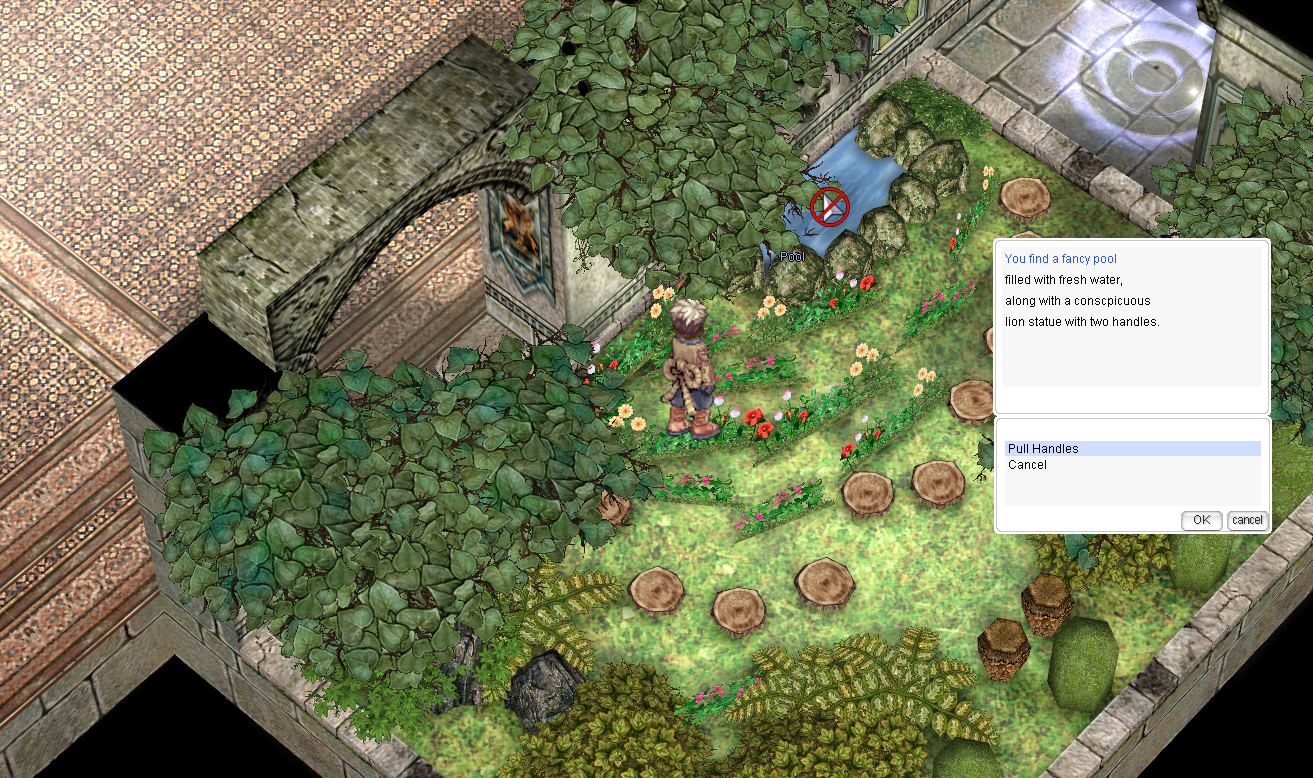Confirm selection with the OK button

1201,520
